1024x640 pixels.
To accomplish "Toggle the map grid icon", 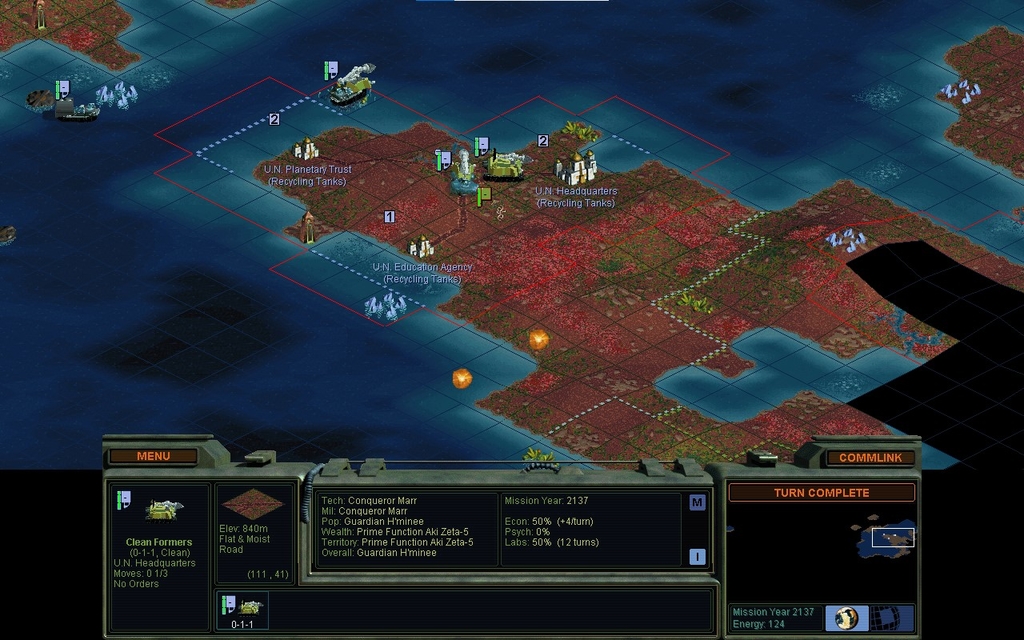I will click(885, 617).
